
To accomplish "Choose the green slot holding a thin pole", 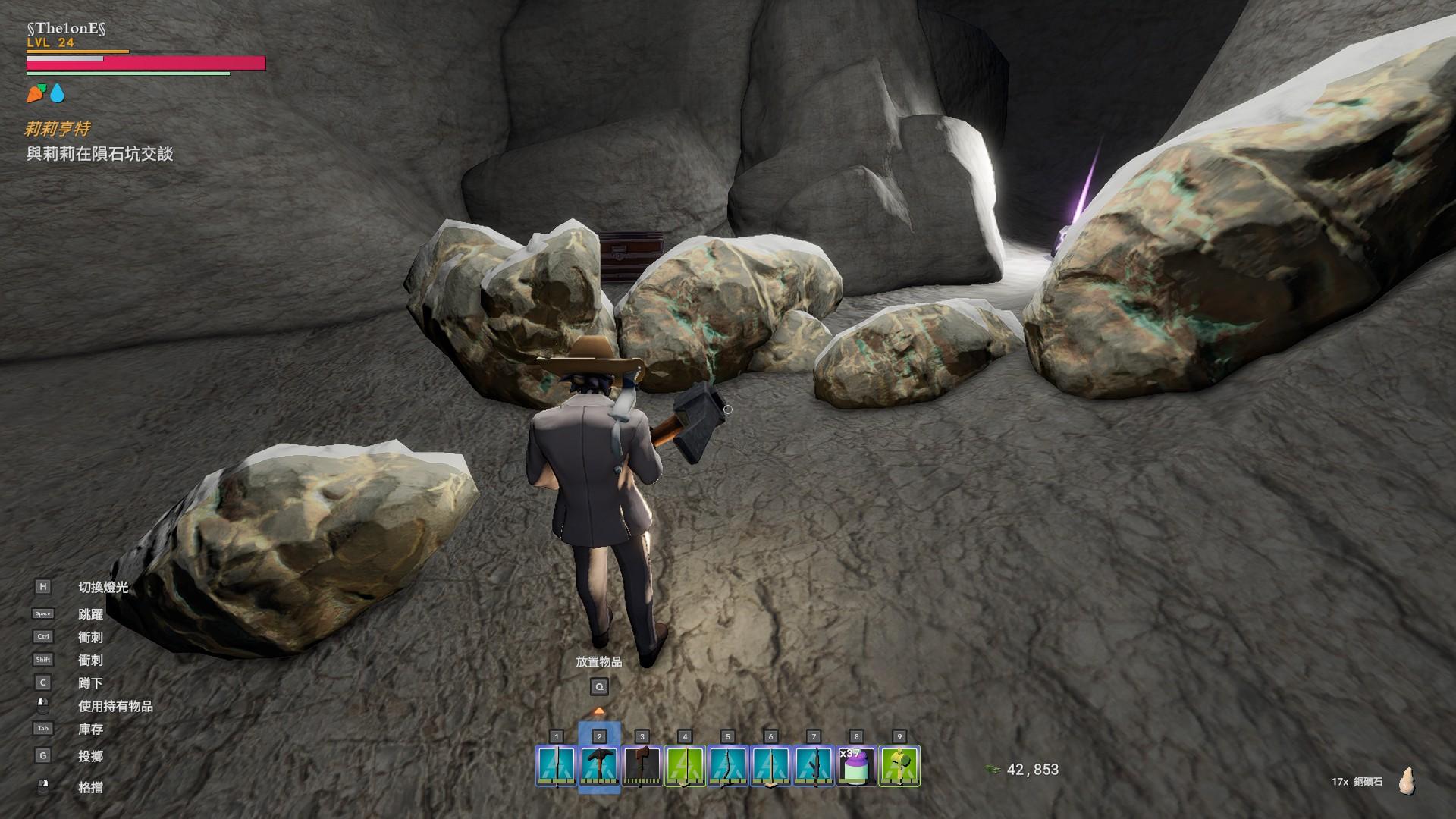I will coord(685,765).
